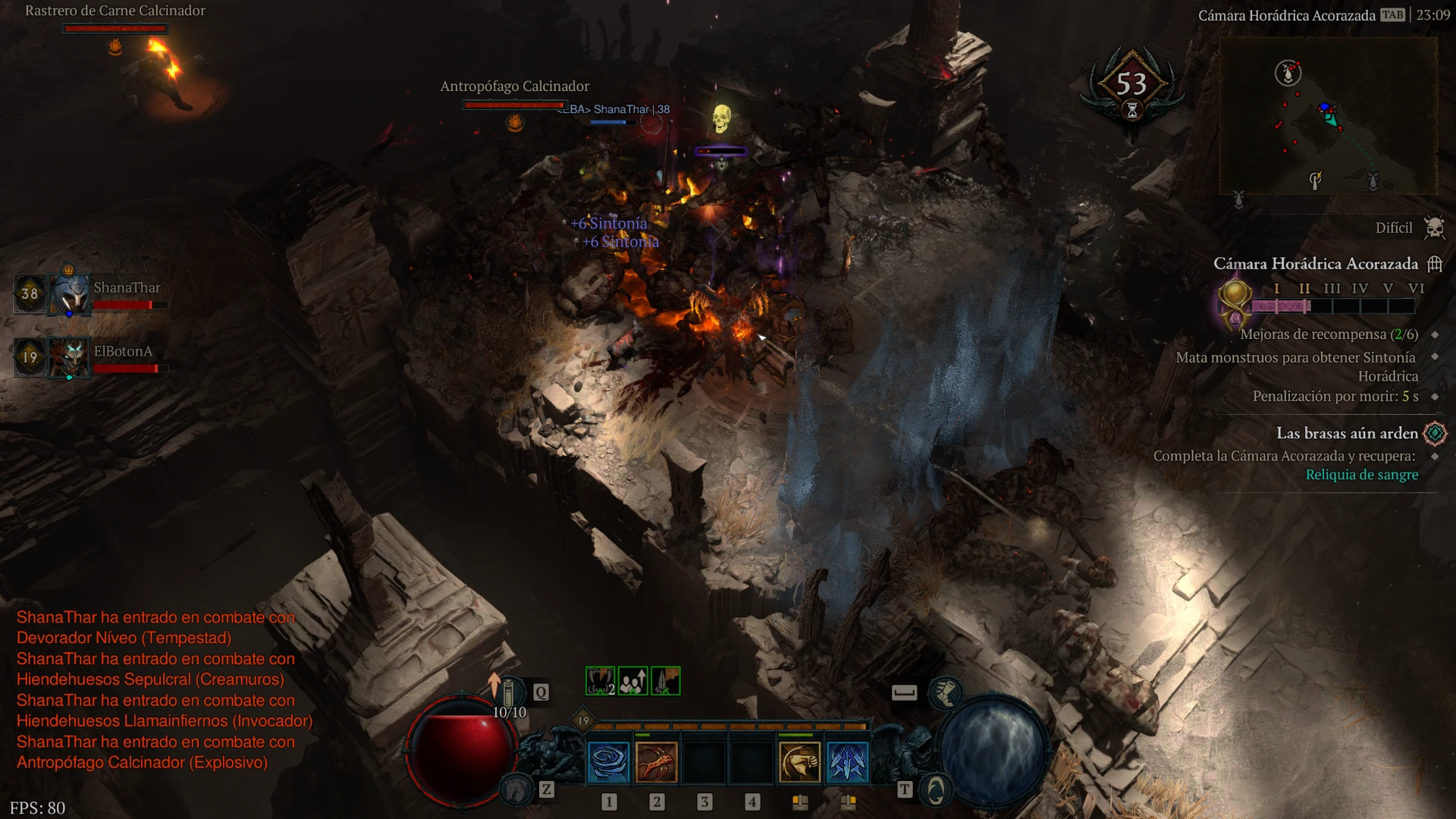Click the golden Horadric attunement orb

1234,300
